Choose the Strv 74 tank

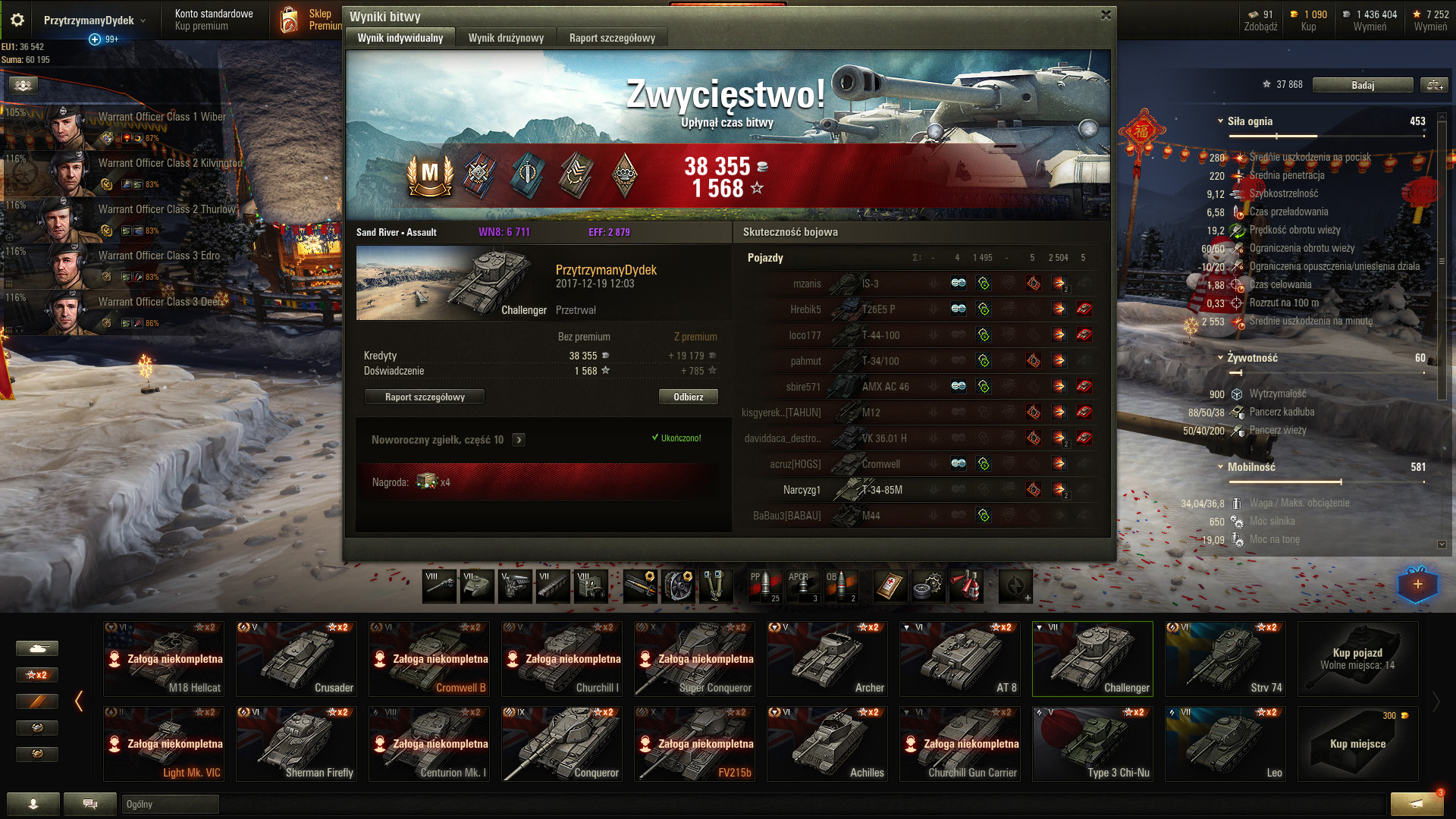click(1225, 659)
